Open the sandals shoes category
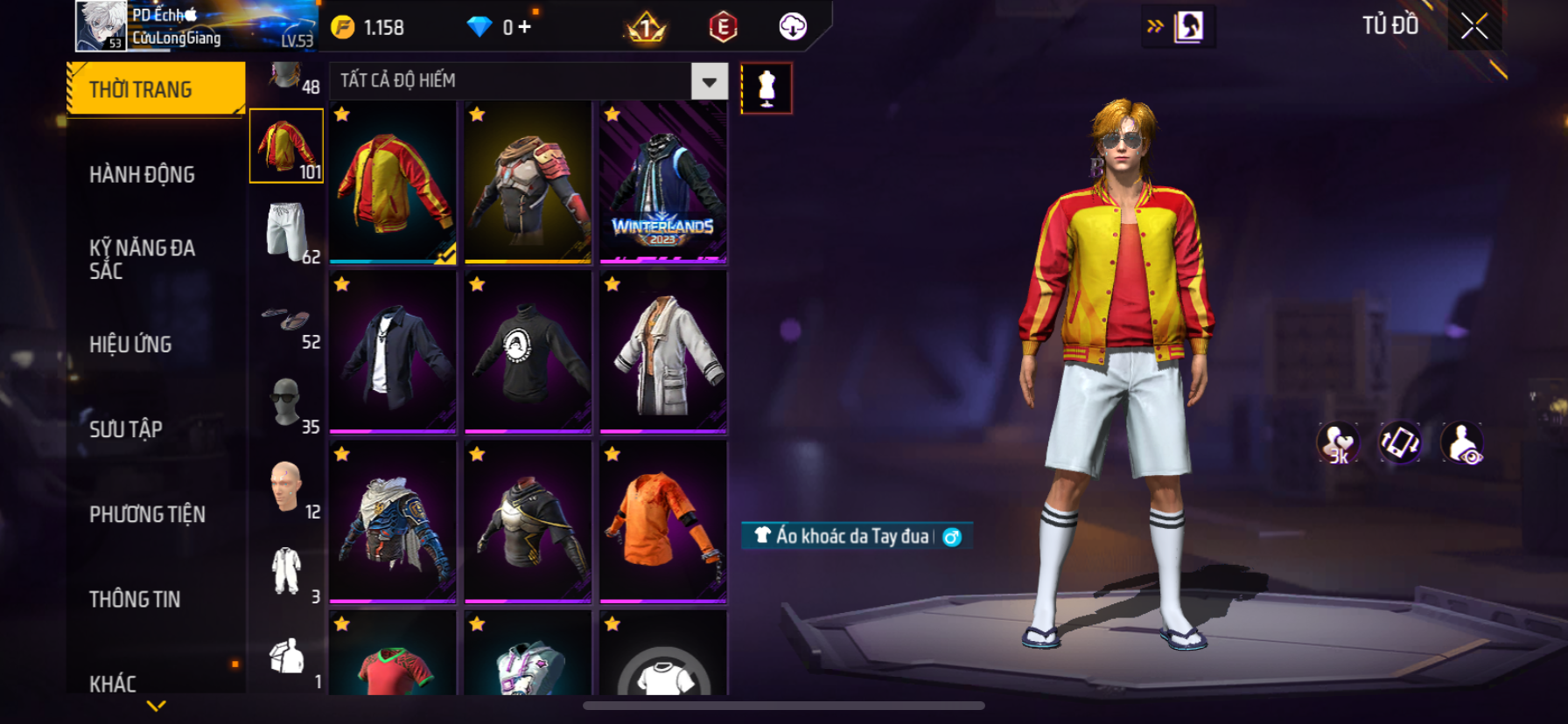The image size is (1568, 724). [287, 317]
